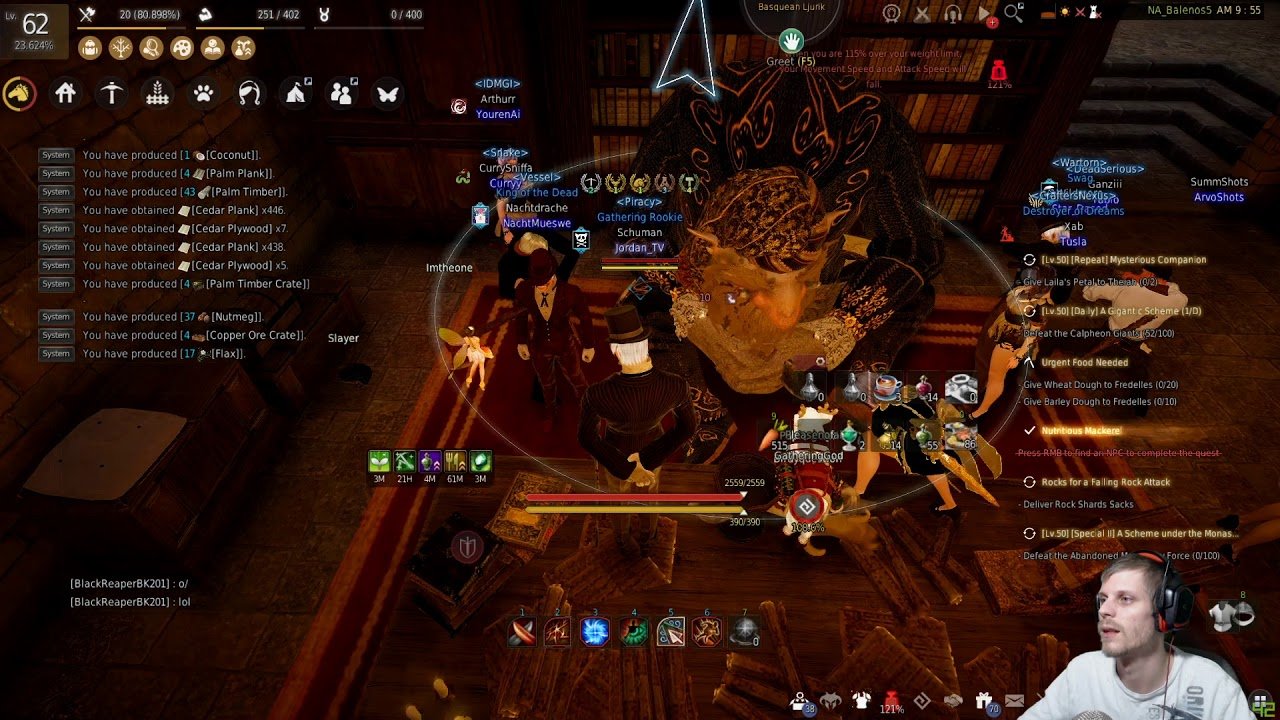The height and width of the screenshot is (720, 1280).
Task: Open the paw print pet icon
Action: (204, 94)
